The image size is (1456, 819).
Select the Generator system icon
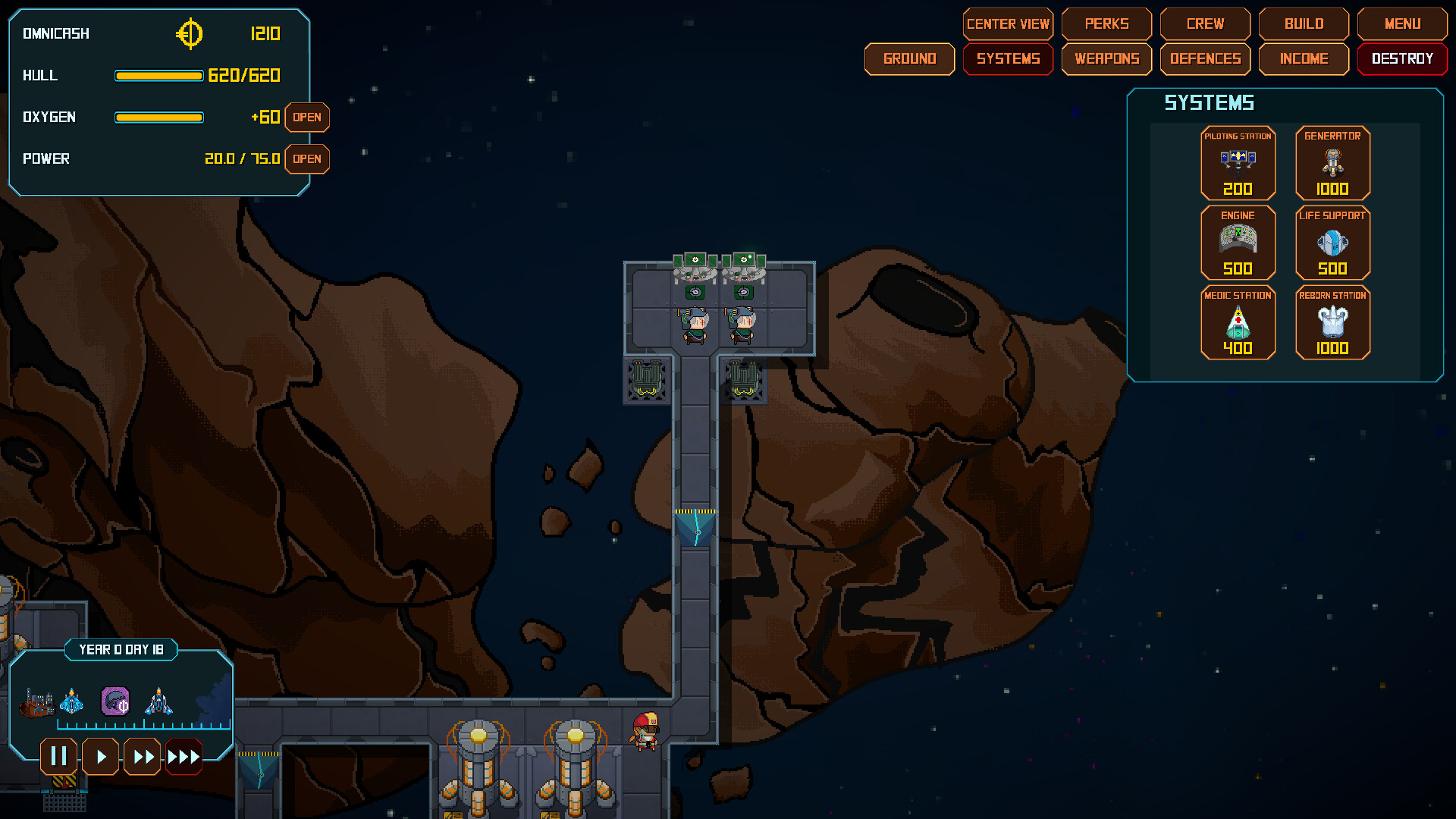tap(1332, 163)
